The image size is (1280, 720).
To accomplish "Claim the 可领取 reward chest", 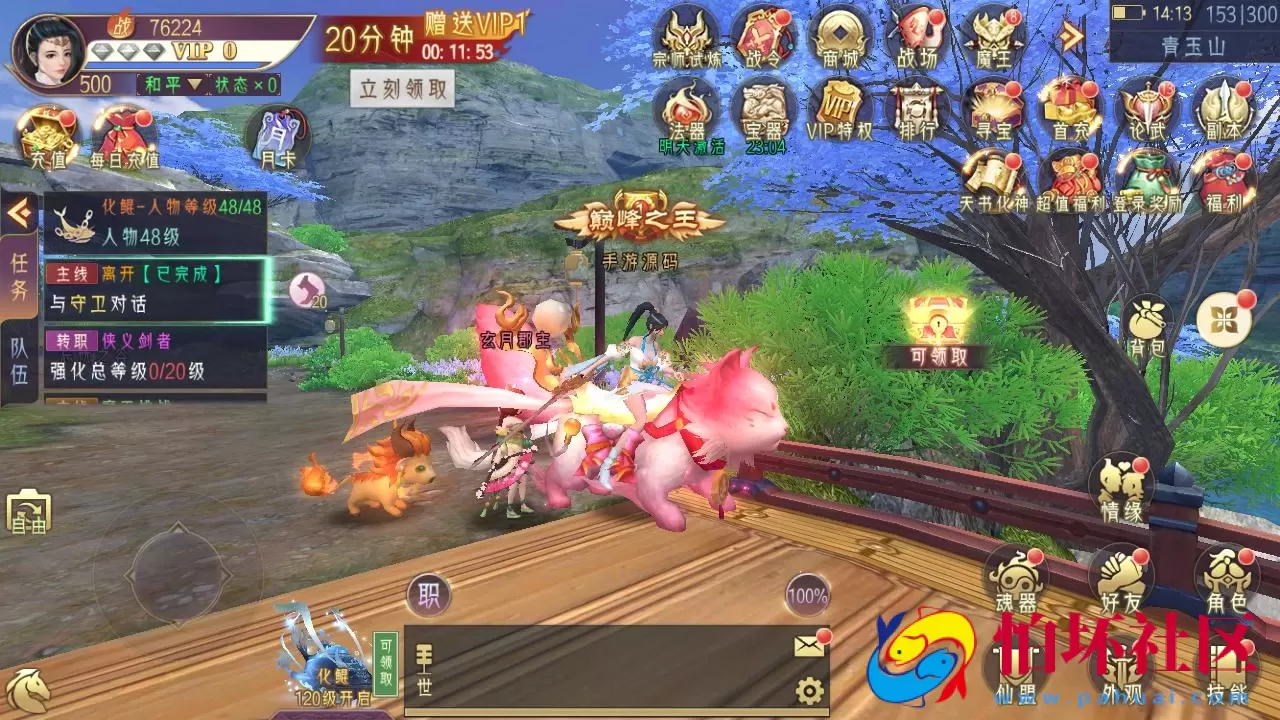I will [938, 320].
